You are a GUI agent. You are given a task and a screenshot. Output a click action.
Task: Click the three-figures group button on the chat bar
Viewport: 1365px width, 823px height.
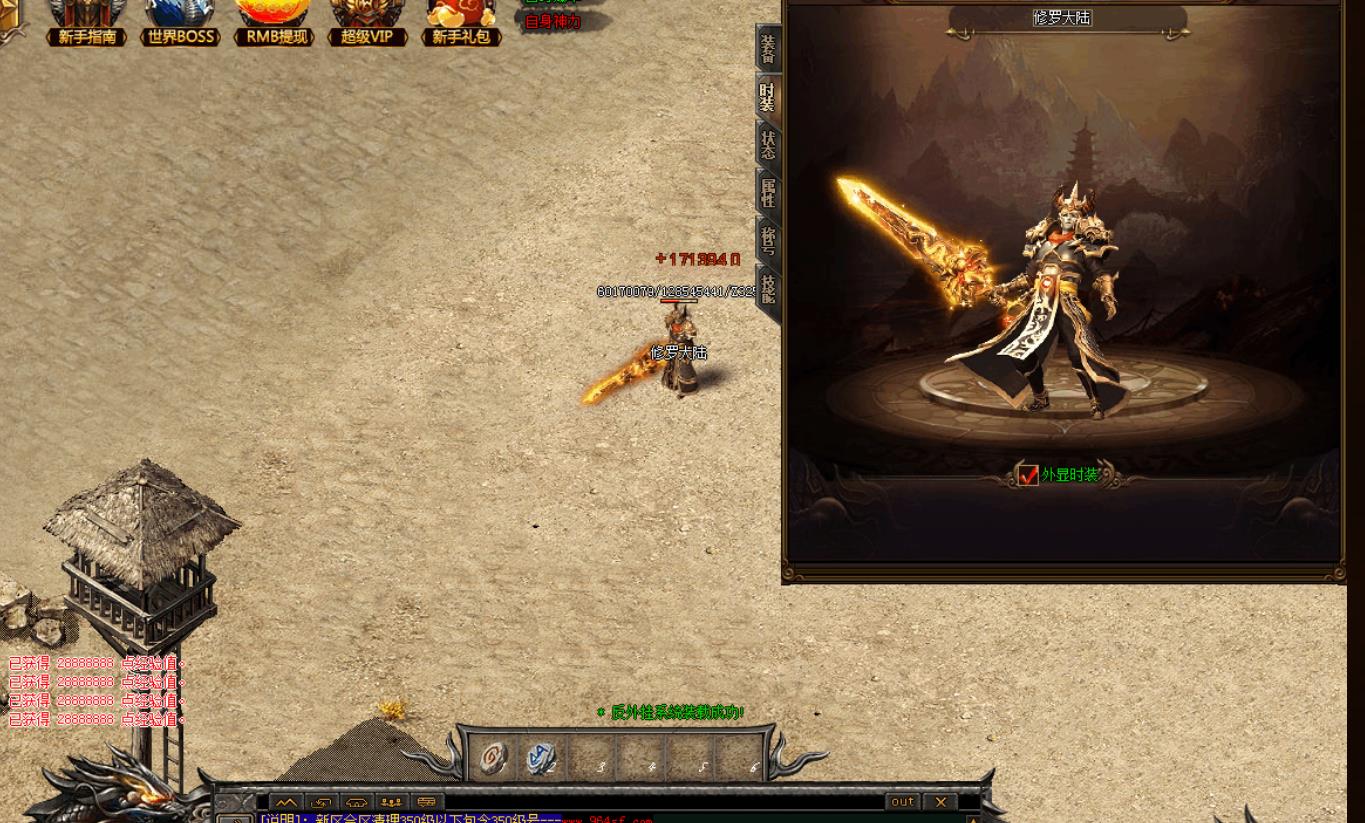[x=391, y=802]
